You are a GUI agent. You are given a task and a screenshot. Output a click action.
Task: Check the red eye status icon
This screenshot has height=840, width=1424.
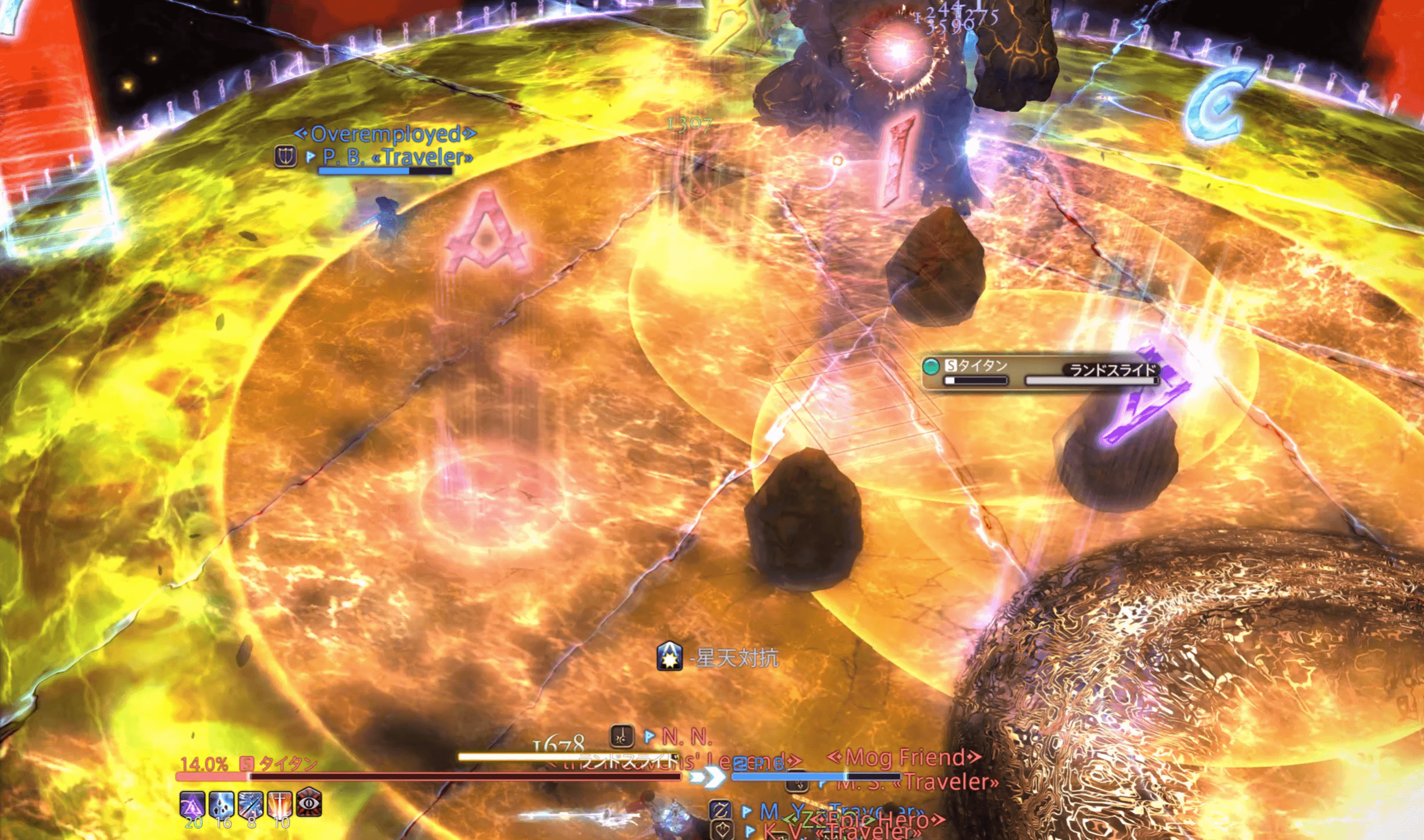(309, 802)
